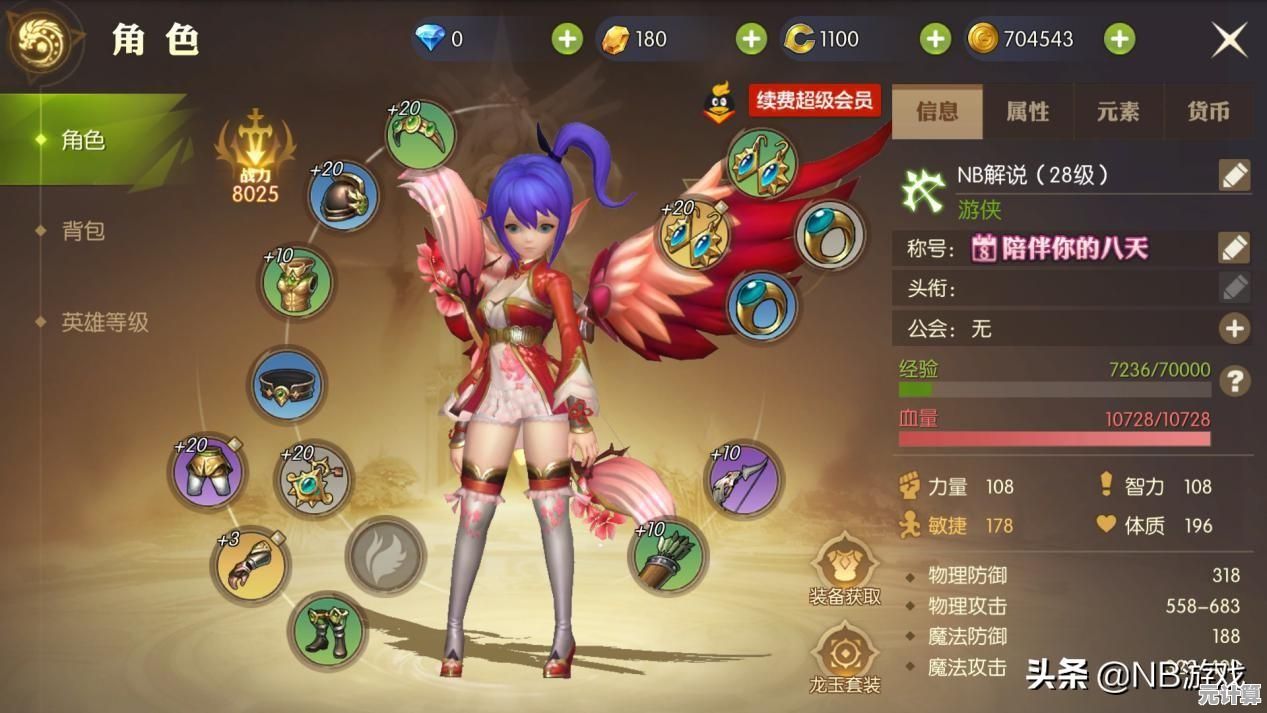This screenshot has height=713, width=1267.
Task: Edit the character name NB解说
Action: [x=1234, y=175]
